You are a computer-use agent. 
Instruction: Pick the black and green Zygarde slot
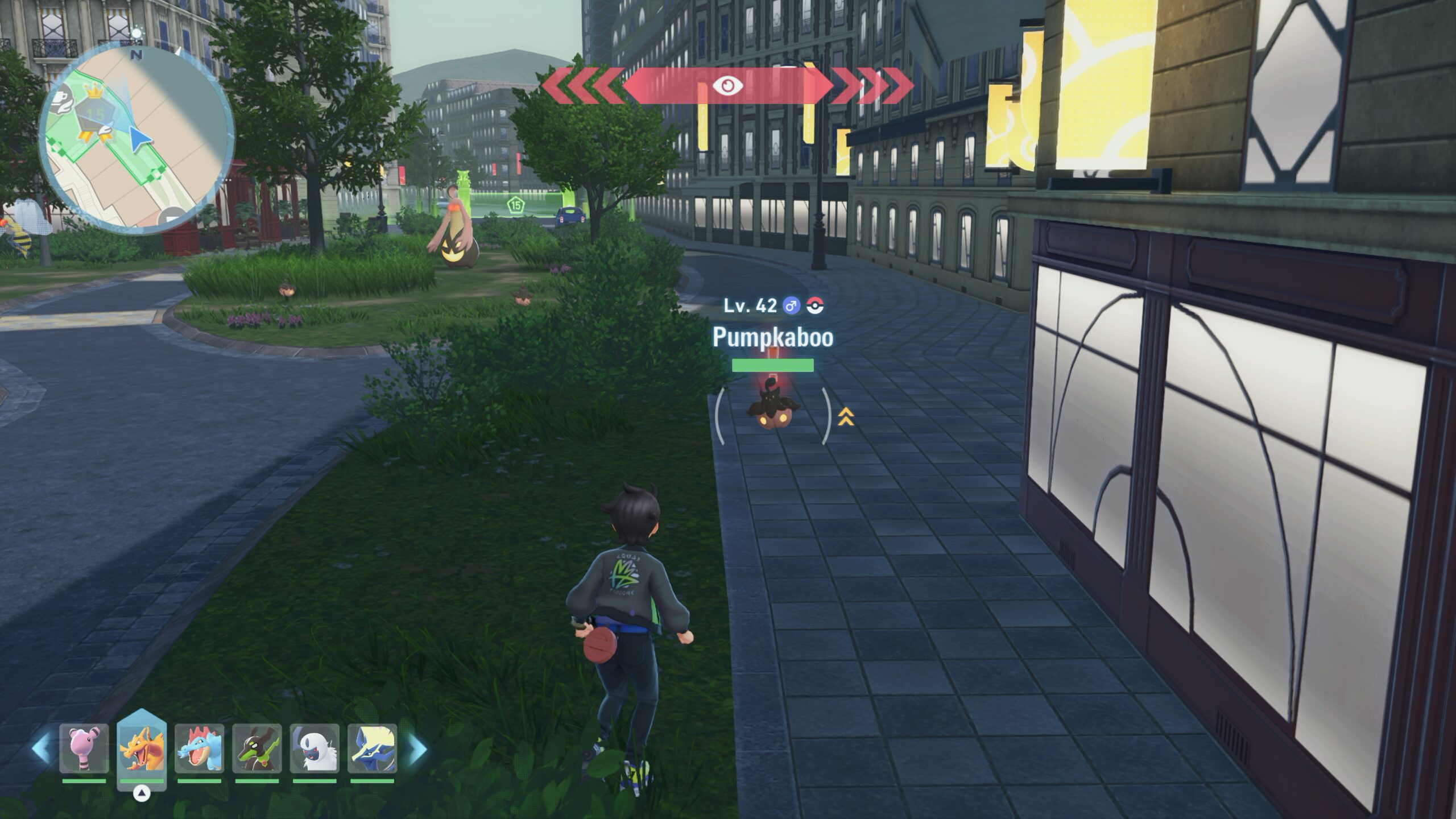(257, 749)
